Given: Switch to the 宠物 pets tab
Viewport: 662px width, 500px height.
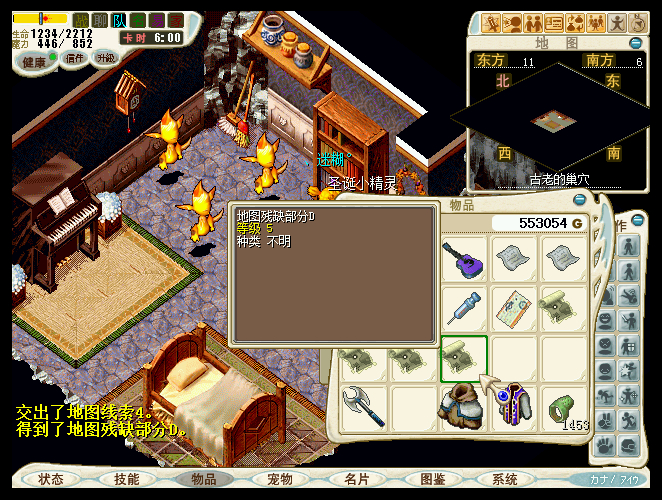Looking at the screenshot, I should (280, 480).
